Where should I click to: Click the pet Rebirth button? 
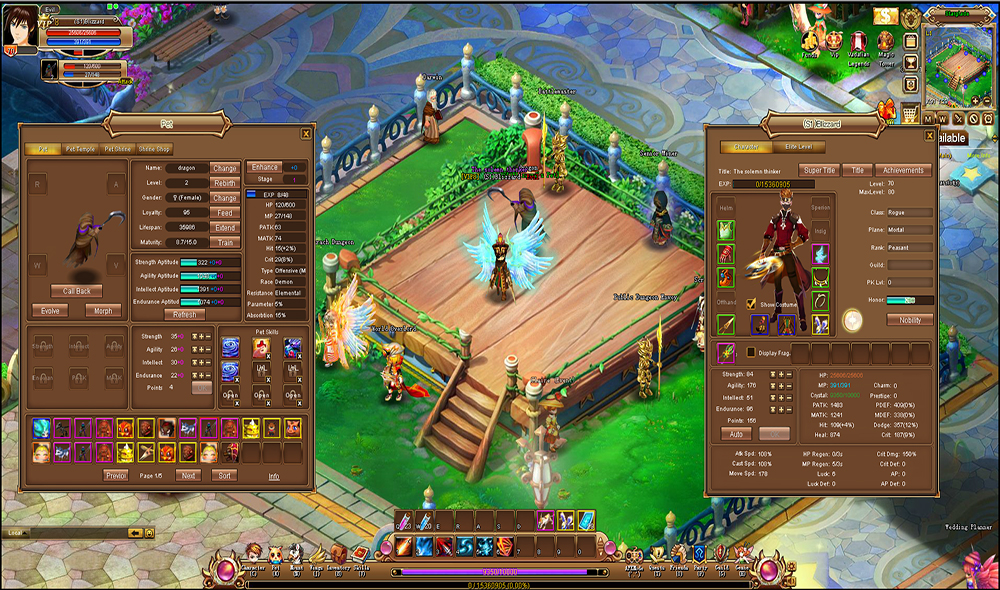point(225,183)
